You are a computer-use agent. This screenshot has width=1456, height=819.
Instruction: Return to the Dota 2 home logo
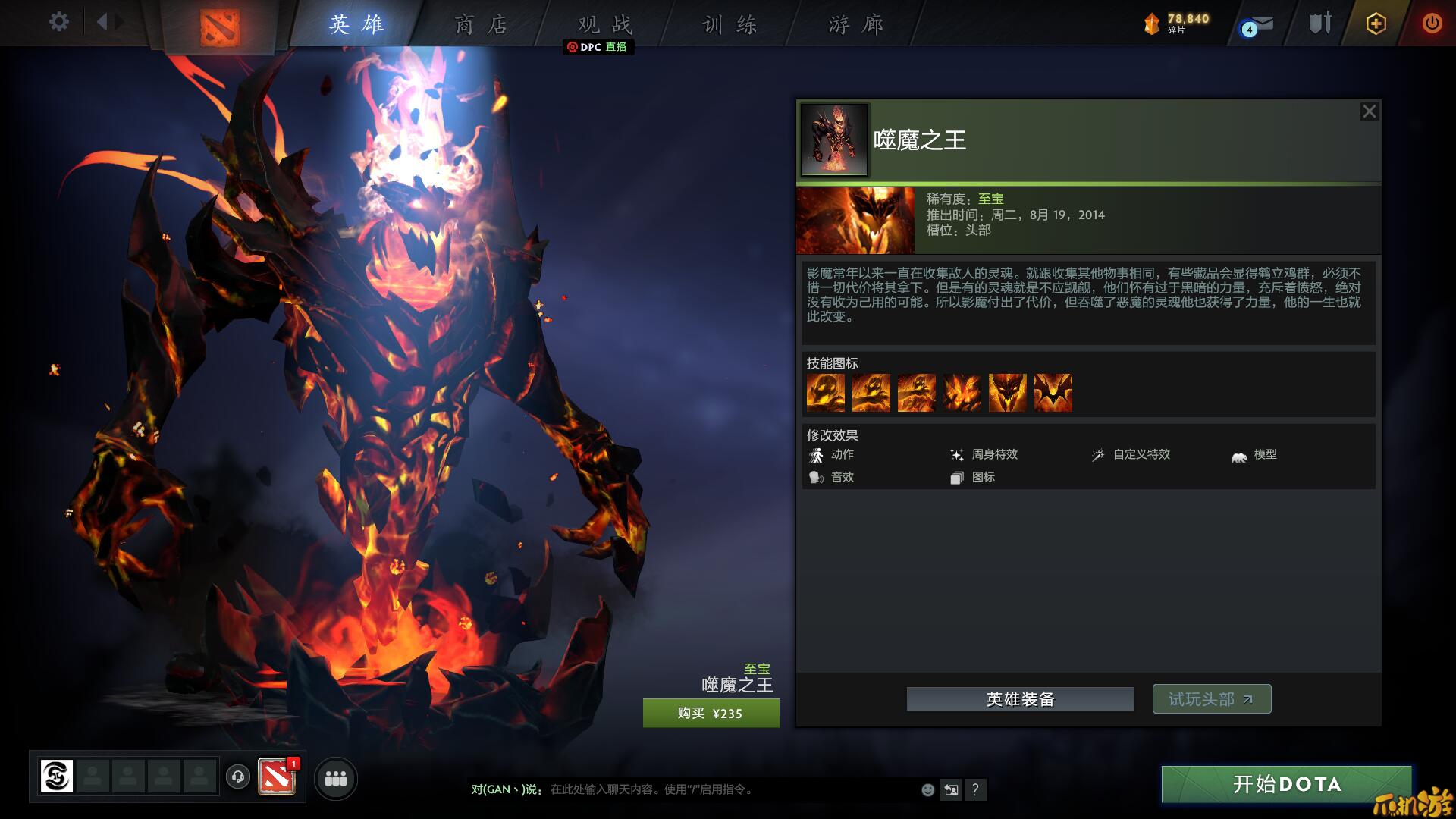(x=220, y=27)
